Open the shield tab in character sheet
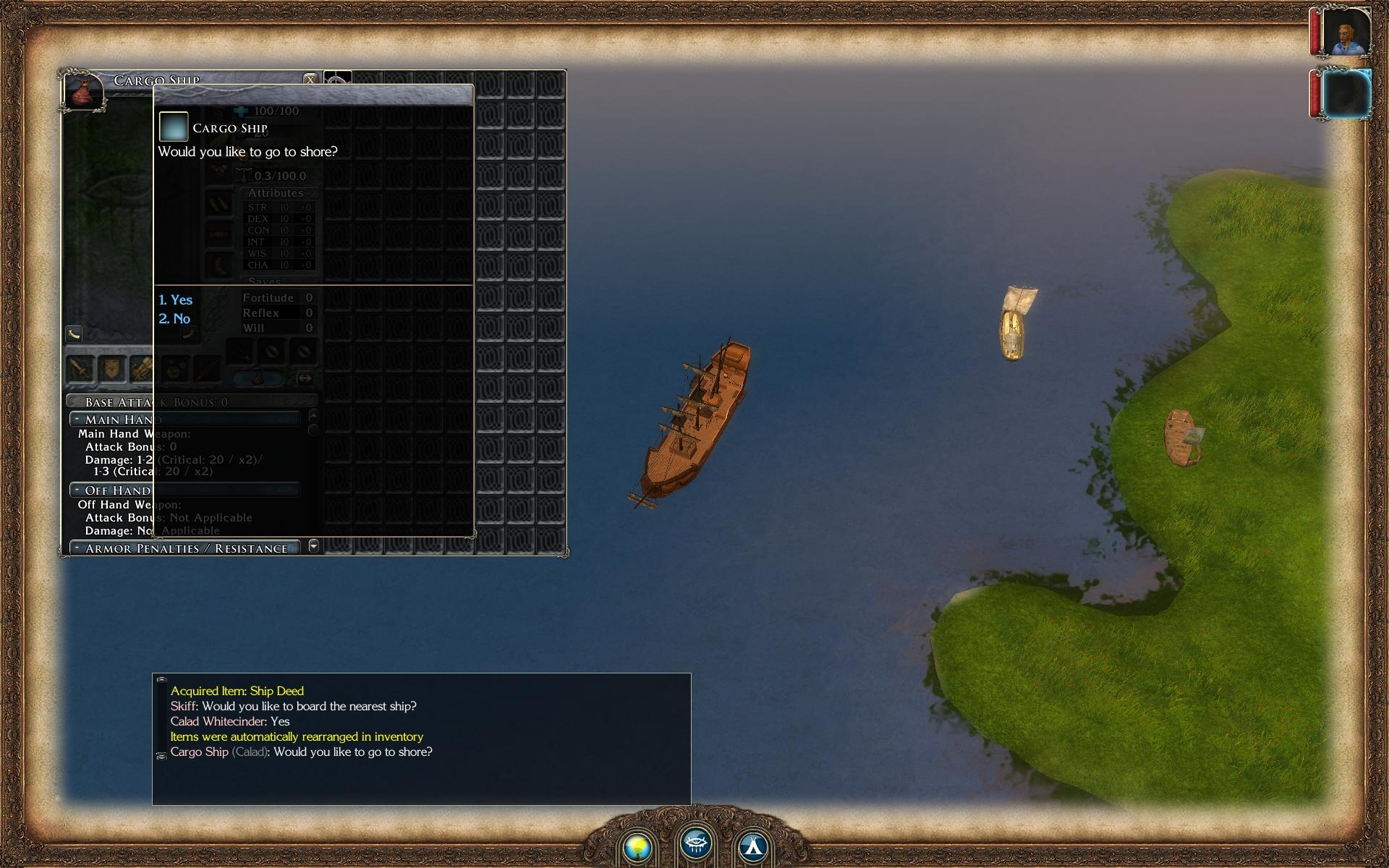The height and width of the screenshot is (868, 1389). [x=112, y=369]
